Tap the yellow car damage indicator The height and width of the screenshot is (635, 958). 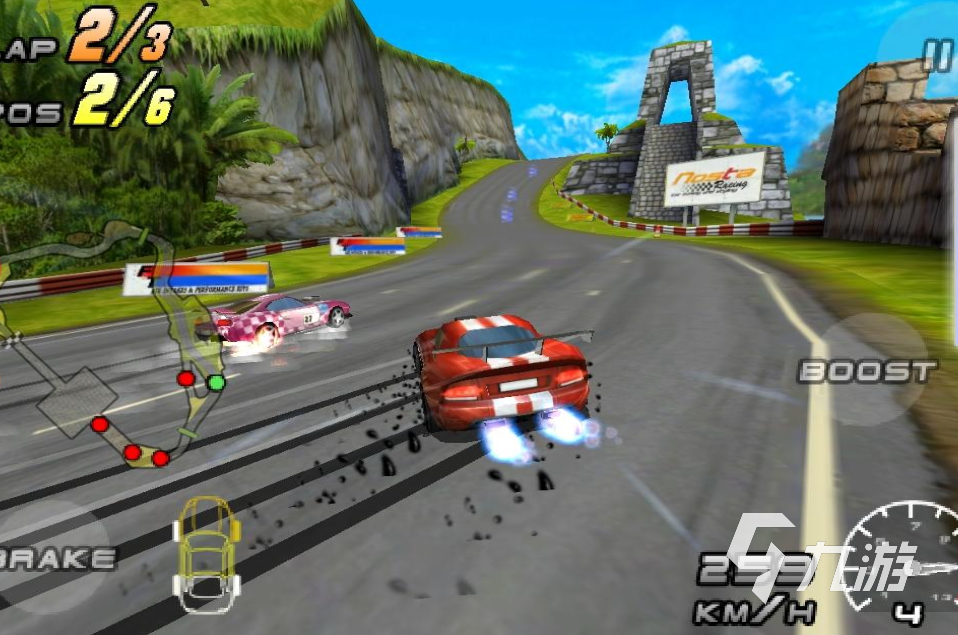tap(205, 552)
